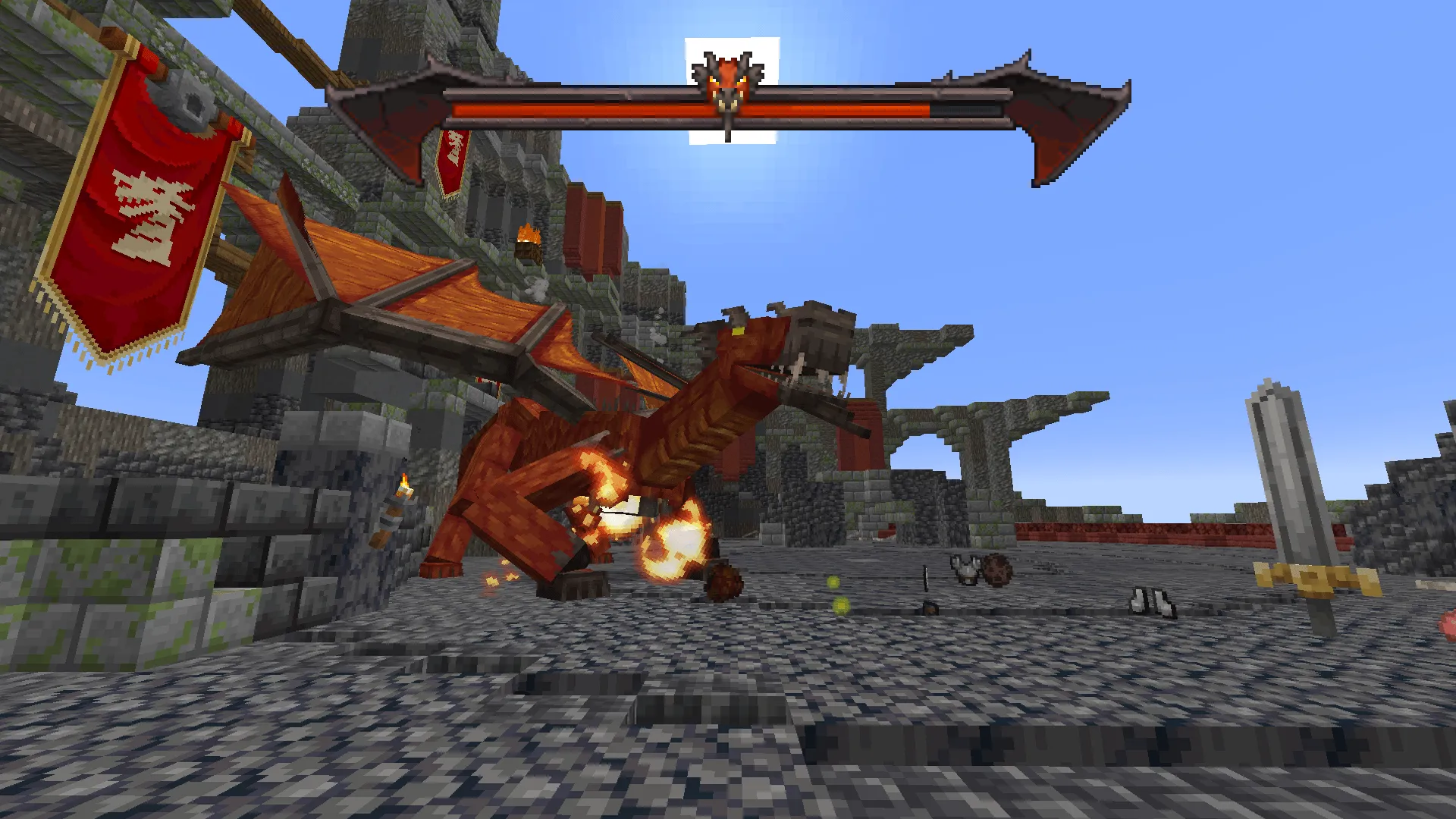Pick the dropped saddle item
The height and width of the screenshot is (819, 1456).
pyautogui.click(x=998, y=570)
